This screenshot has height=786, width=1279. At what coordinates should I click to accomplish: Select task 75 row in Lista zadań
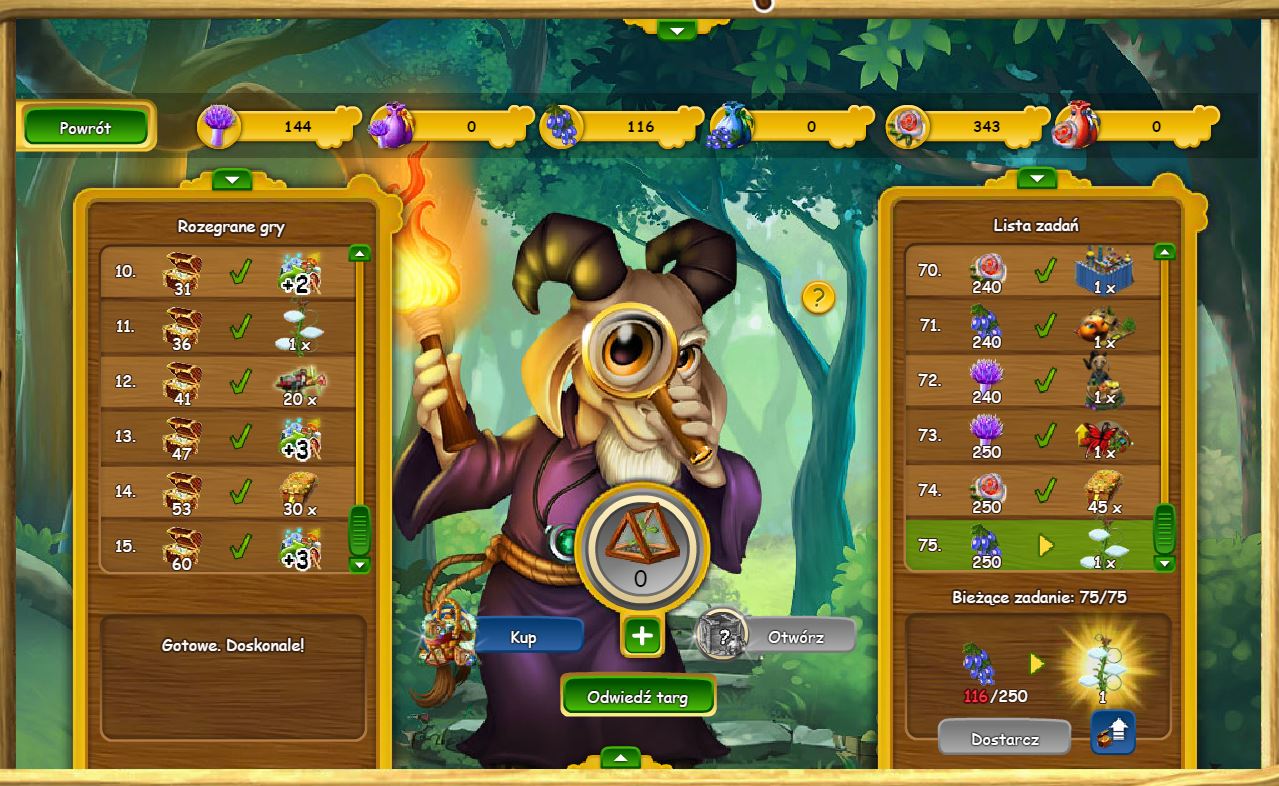[x=1030, y=546]
